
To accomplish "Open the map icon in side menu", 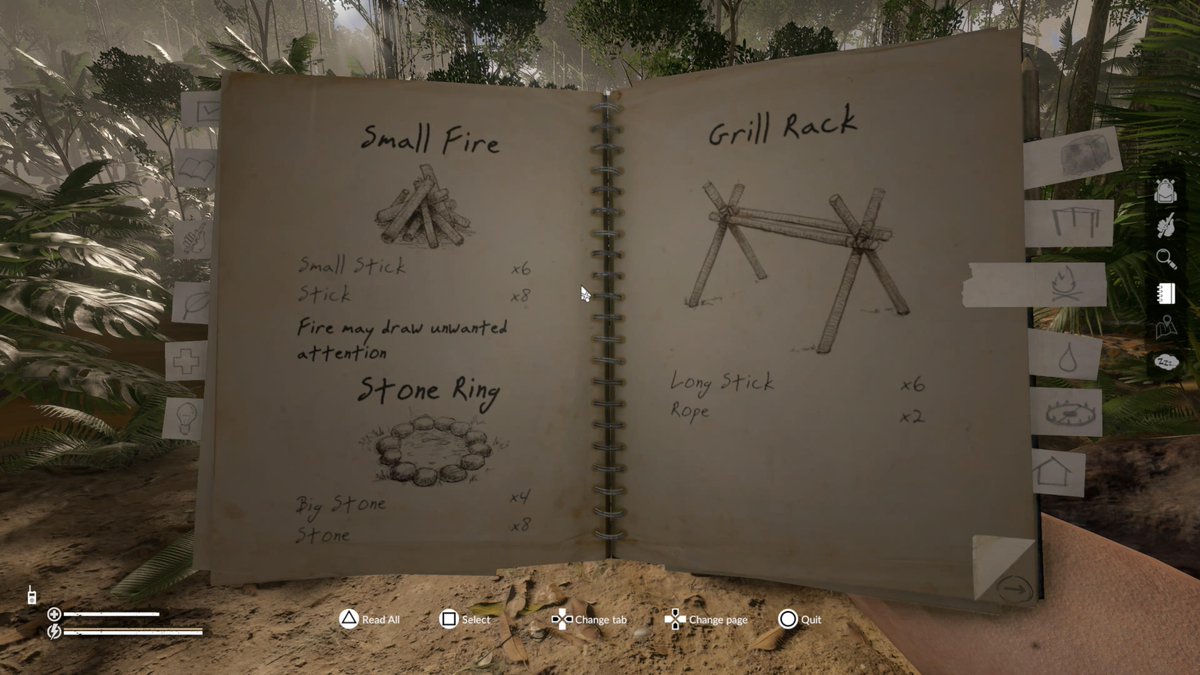I will [x=1165, y=327].
